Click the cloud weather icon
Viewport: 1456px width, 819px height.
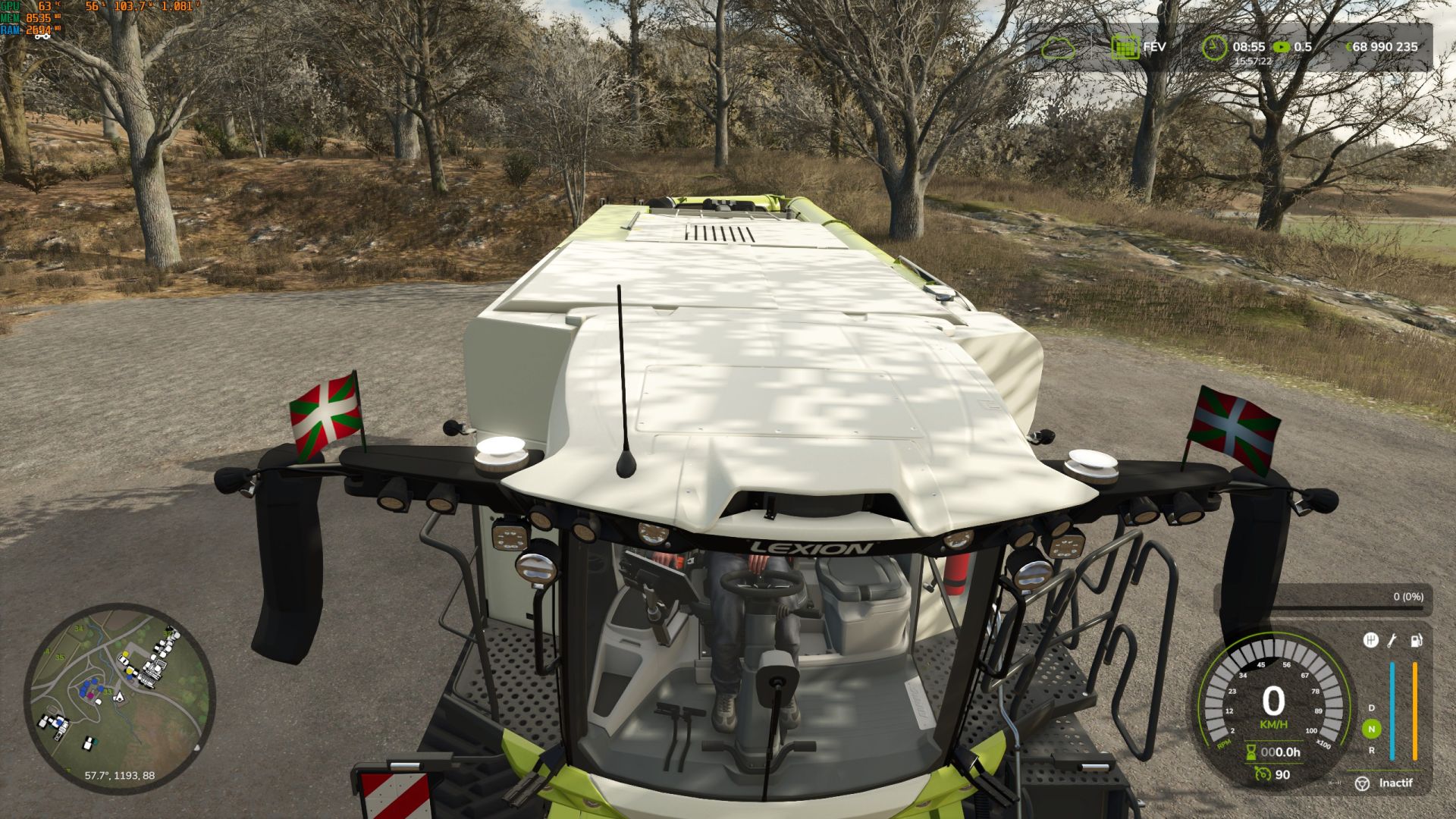click(1058, 48)
